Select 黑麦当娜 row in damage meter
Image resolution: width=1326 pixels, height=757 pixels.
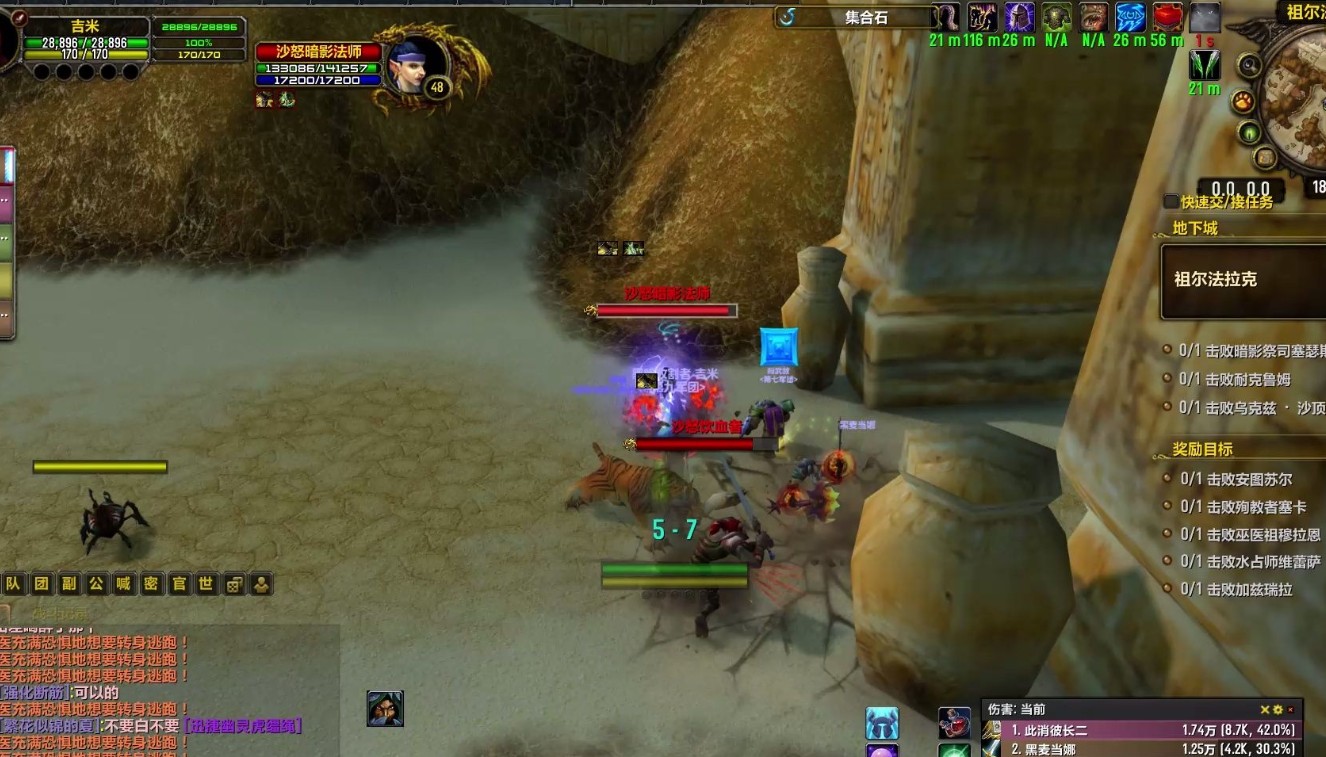[x=1140, y=748]
